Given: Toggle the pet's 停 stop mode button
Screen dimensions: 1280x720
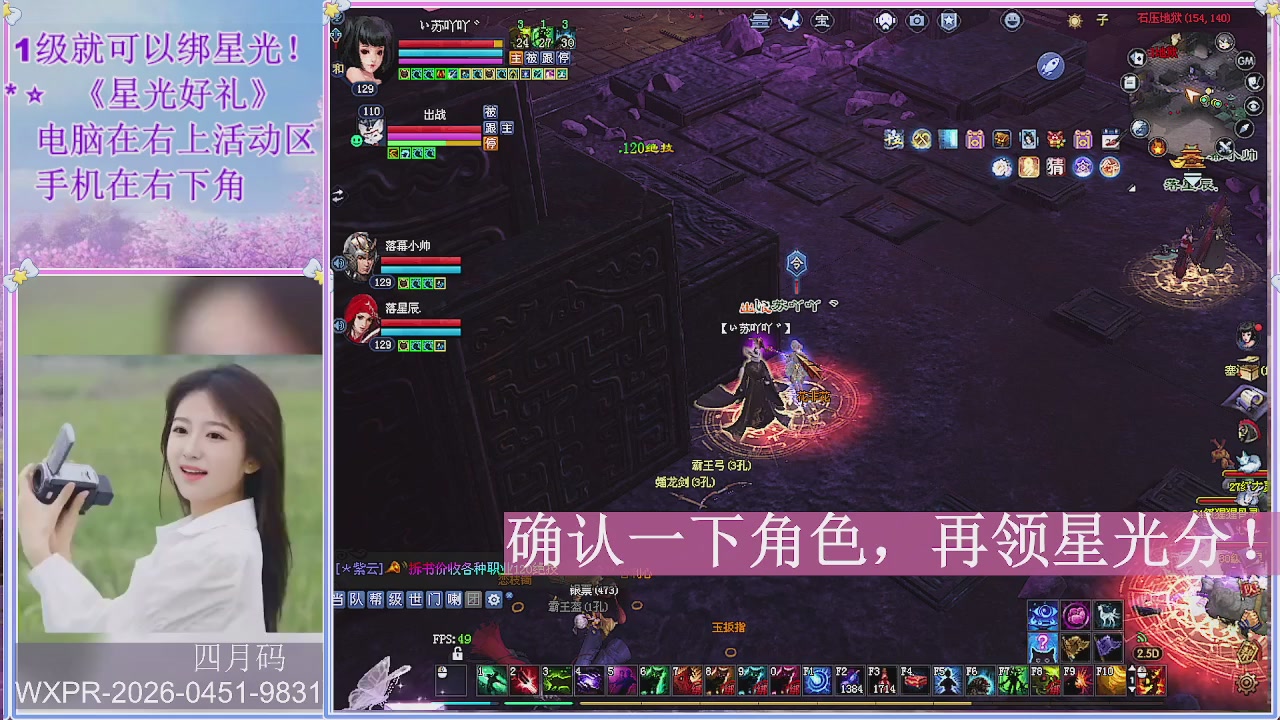Looking at the screenshot, I should tap(490, 143).
